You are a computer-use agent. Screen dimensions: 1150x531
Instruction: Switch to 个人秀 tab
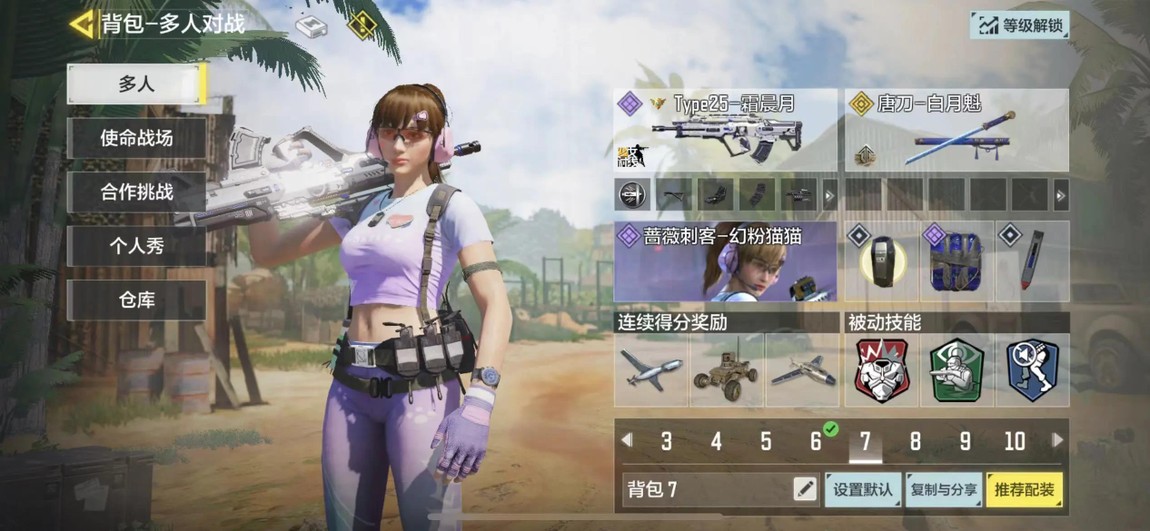click(137, 246)
